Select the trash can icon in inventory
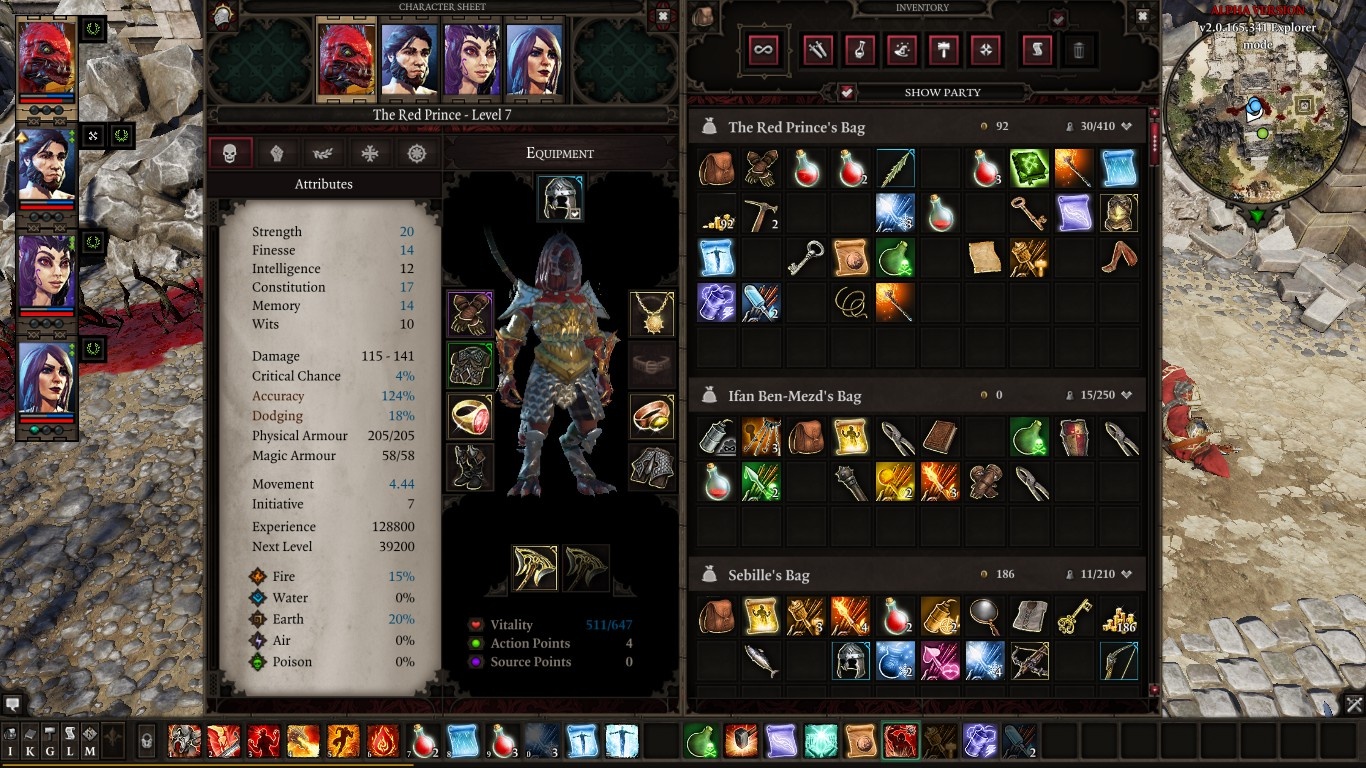 (1078, 50)
